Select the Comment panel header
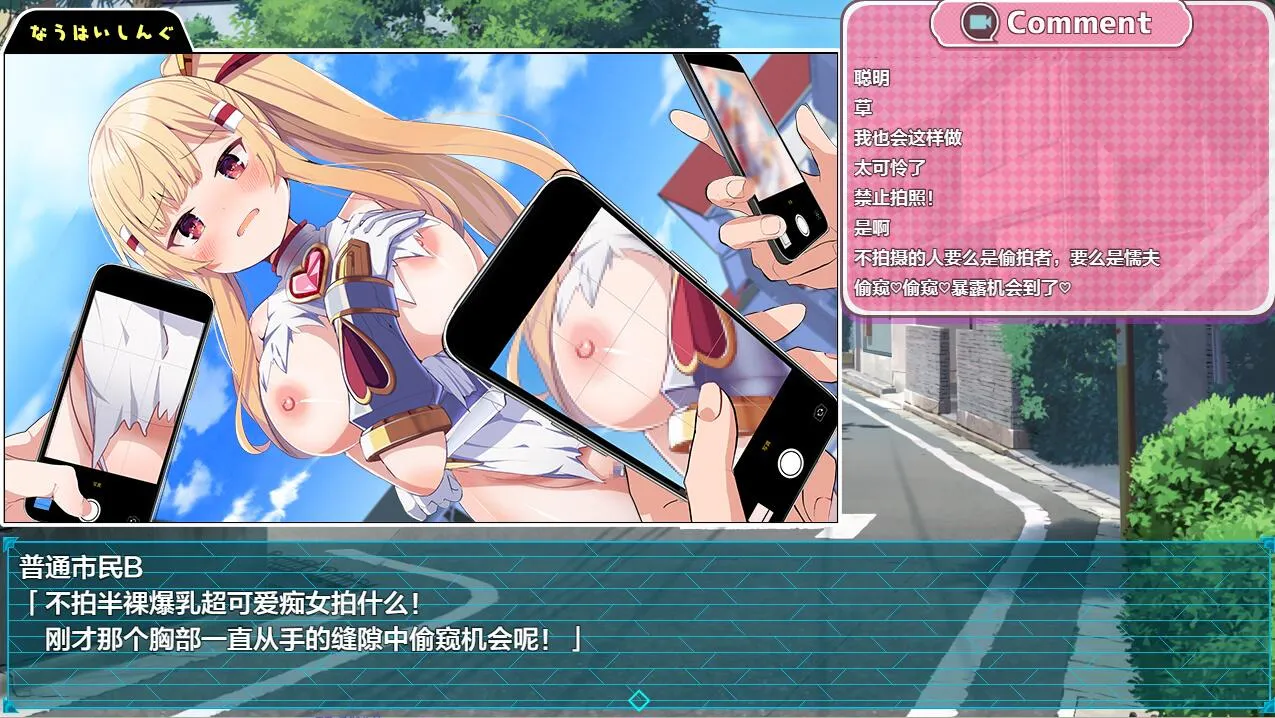Viewport: 1275px width, 718px height. (1060, 23)
